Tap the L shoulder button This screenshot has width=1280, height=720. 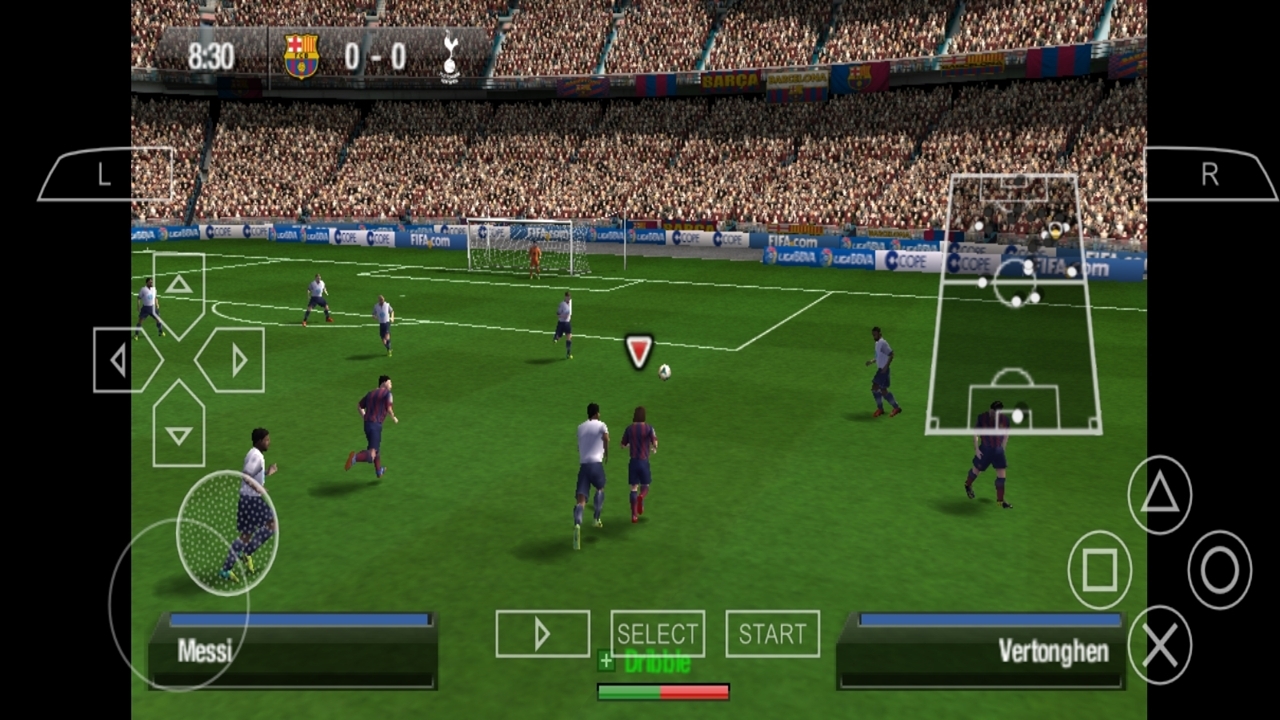(106, 175)
